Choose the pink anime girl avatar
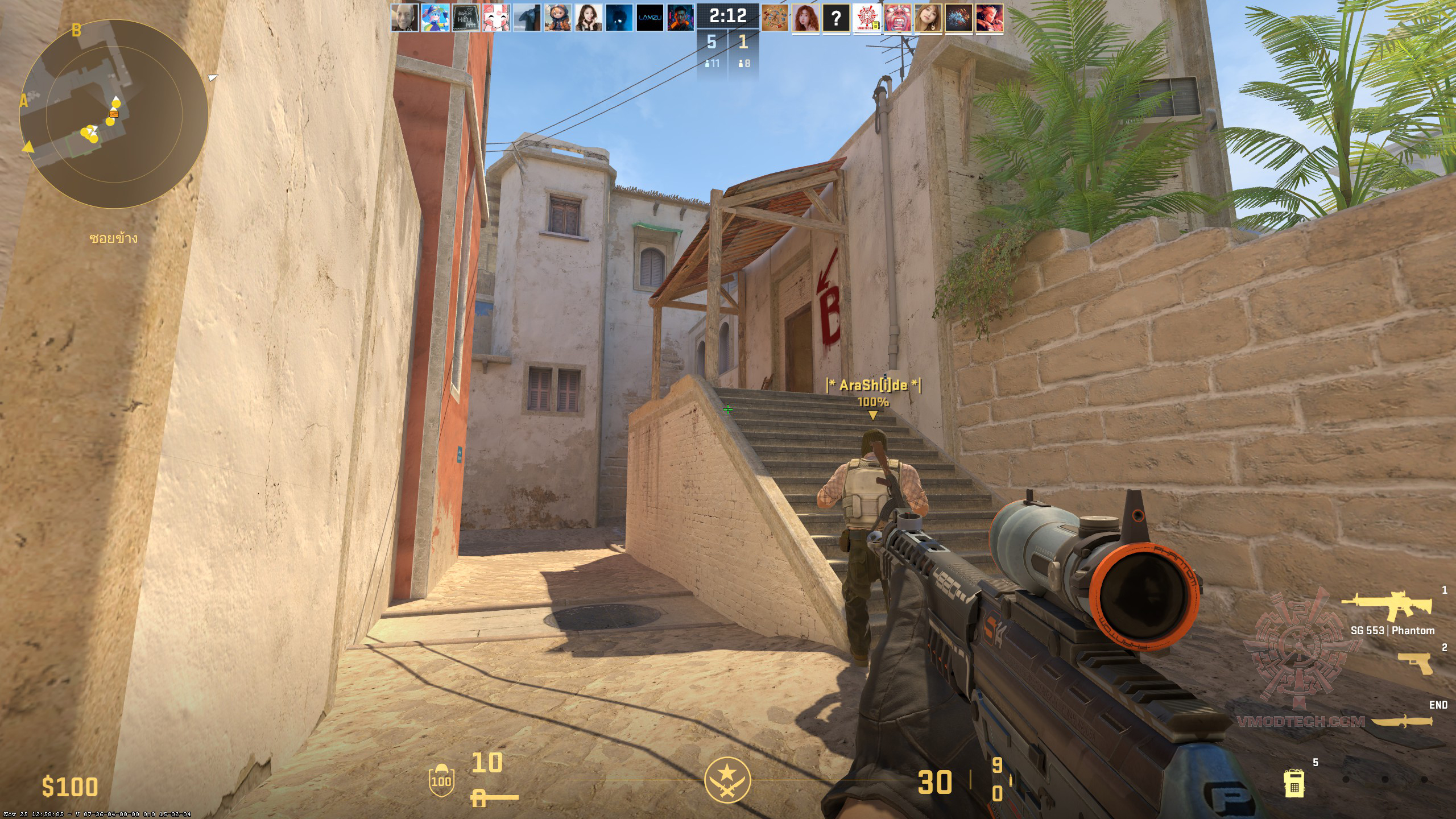Screen dimensions: 1456x819 pyautogui.click(x=497, y=18)
